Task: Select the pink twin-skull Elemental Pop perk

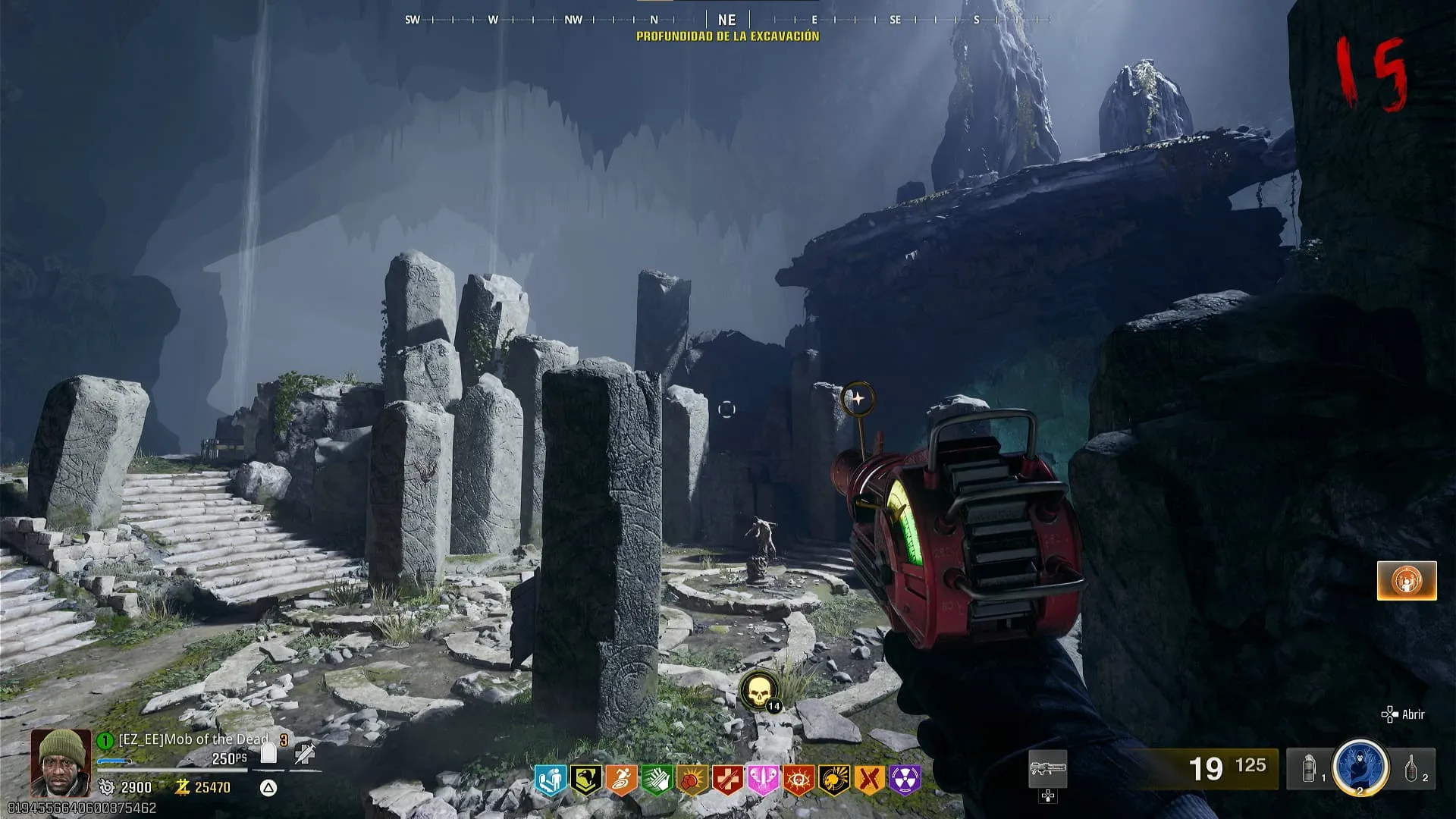Action: point(763,780)
